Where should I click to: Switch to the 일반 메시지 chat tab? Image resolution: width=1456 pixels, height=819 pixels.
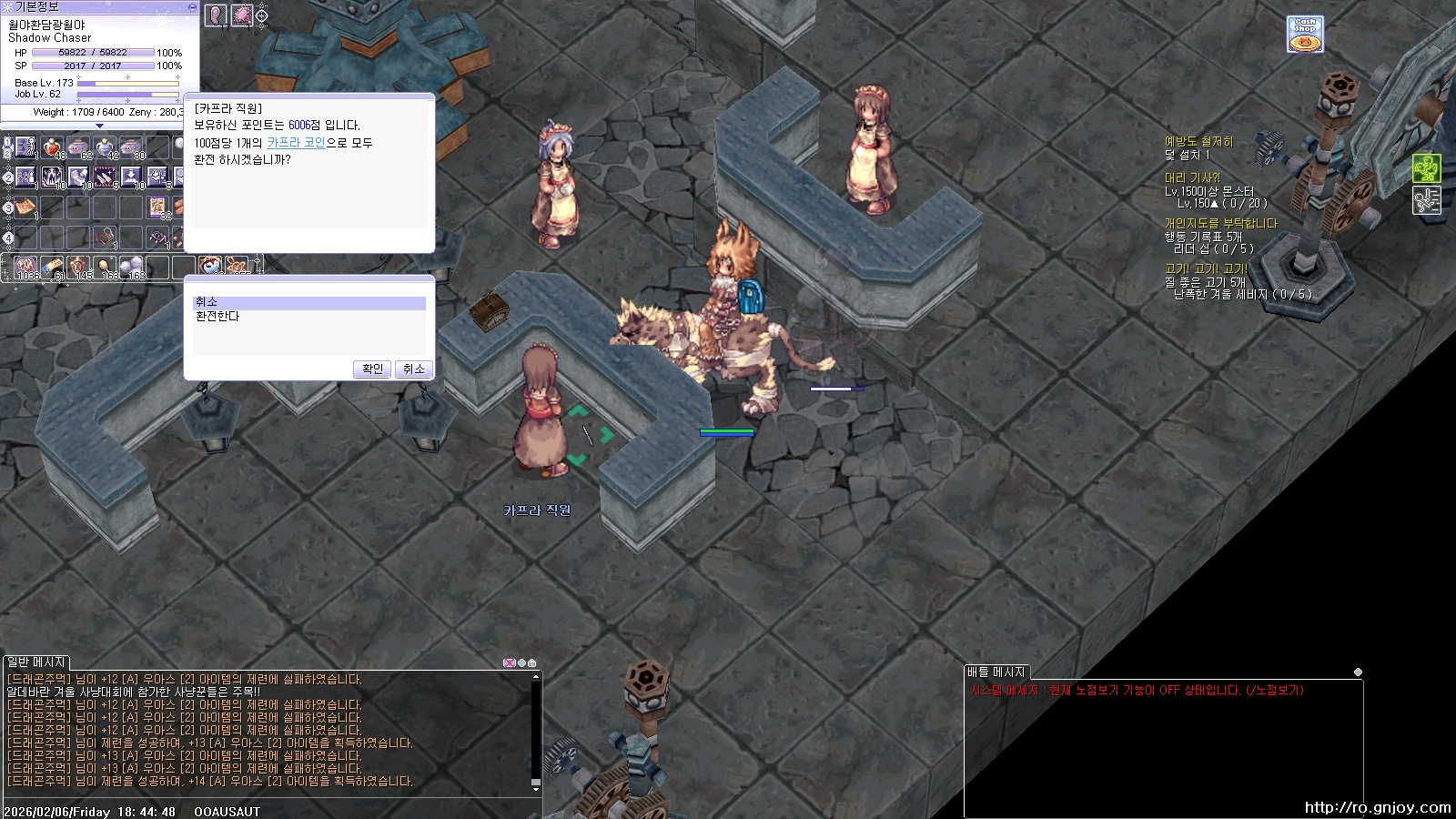tap(36, 662)
